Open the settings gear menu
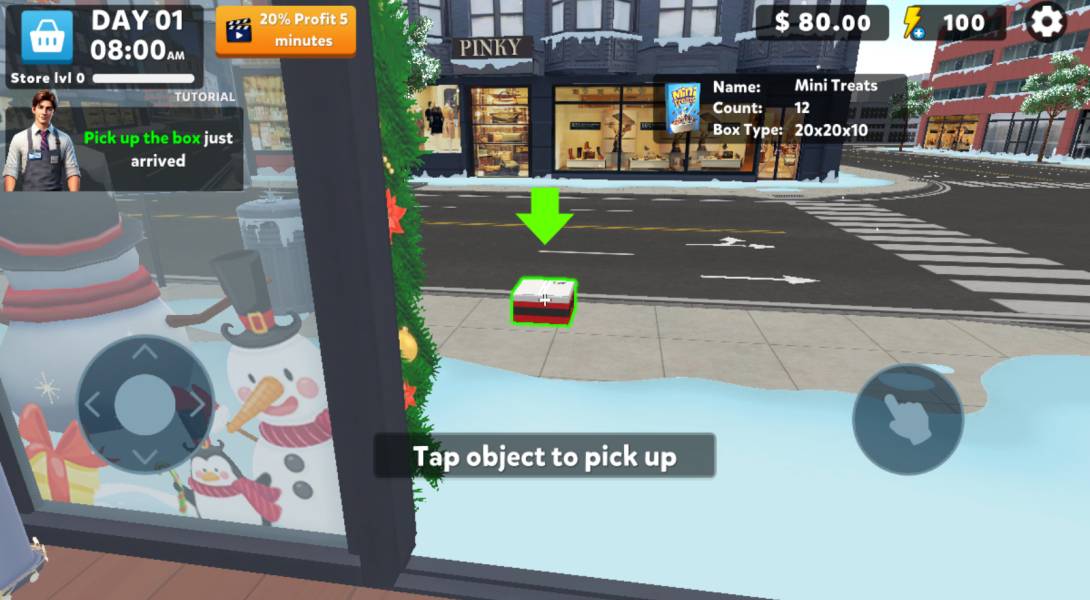This screenshot has width=1090, height=600. pos(1046,22)
